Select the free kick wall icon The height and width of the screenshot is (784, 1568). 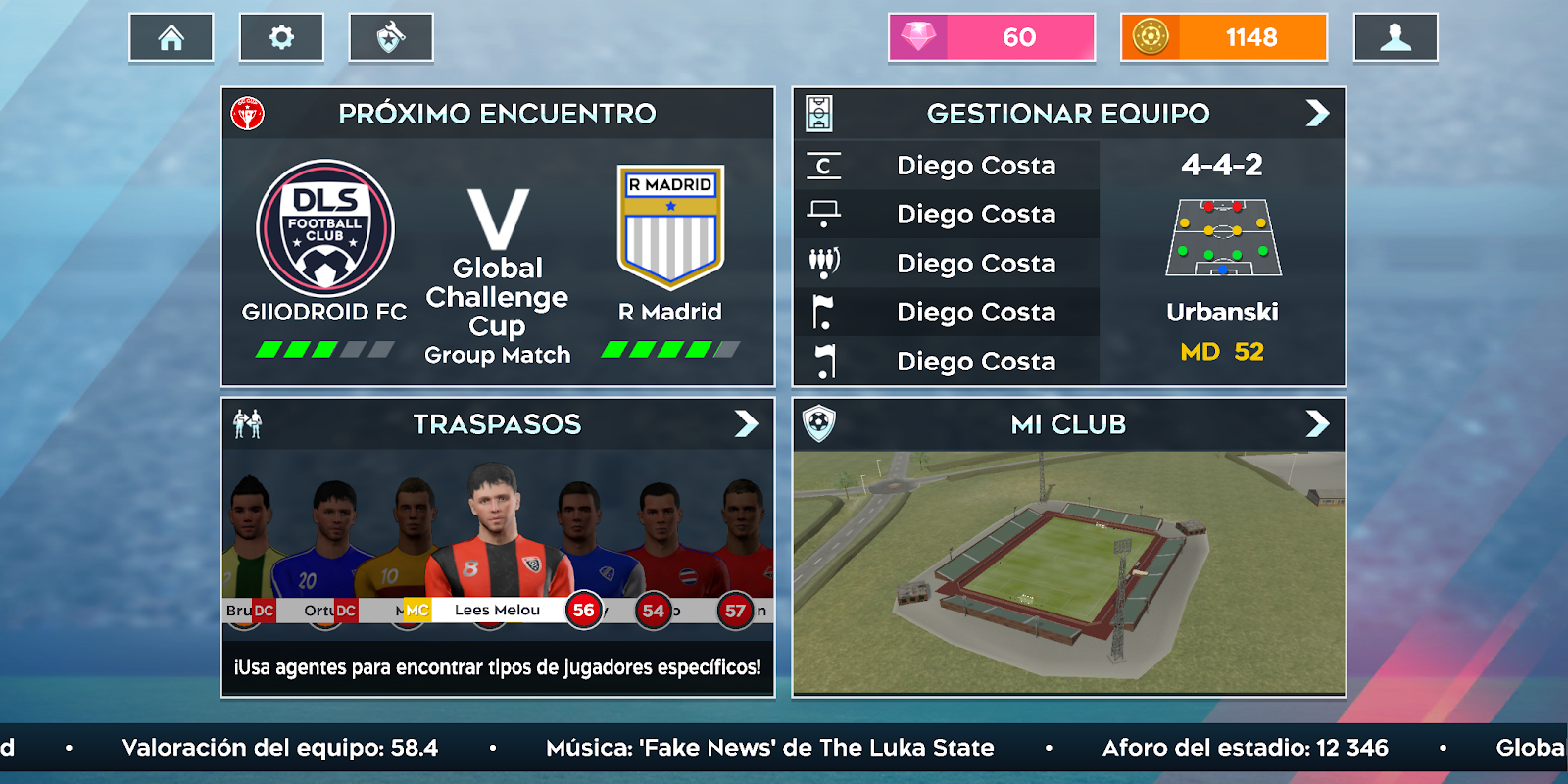[x=824, y=263]
